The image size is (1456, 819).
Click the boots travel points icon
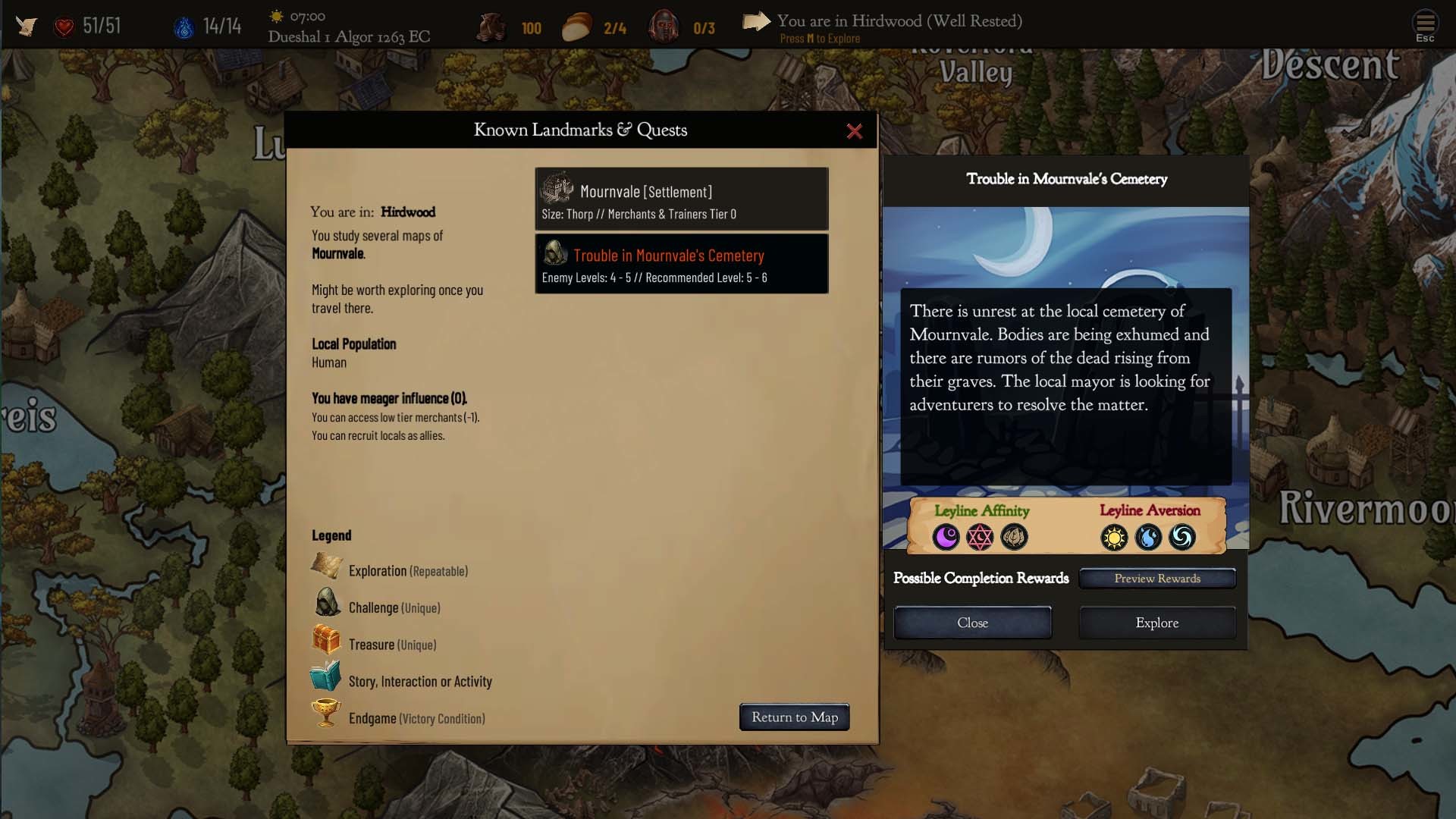(x=491, y=27)
